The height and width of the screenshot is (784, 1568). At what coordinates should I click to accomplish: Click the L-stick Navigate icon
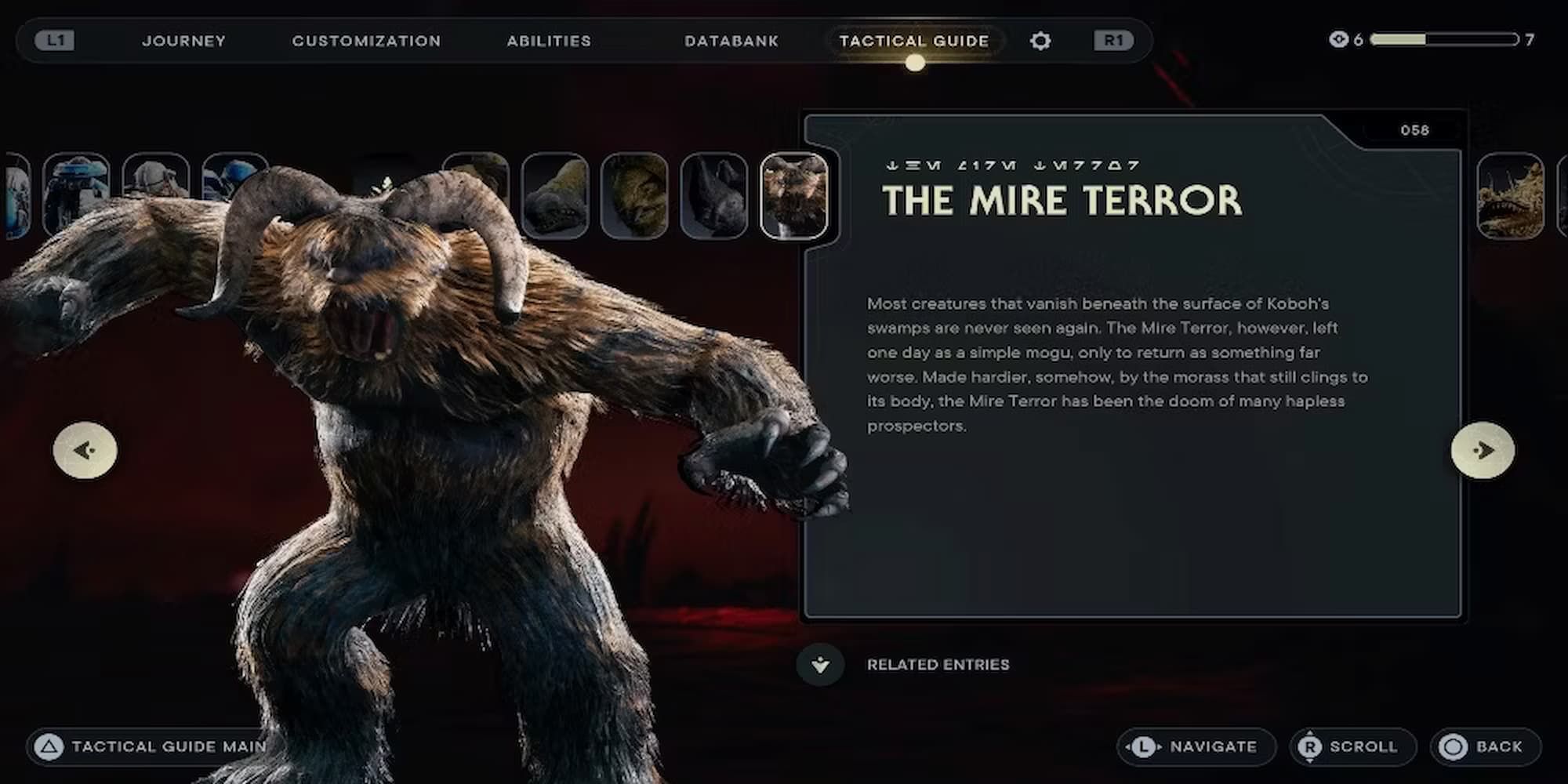[1144, 746]
